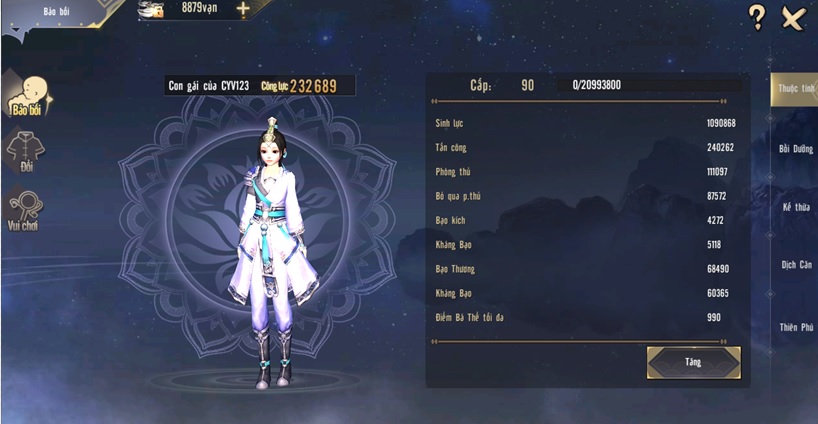This screenshot has height=424, width=818.
Task: Switch to the Bồi Dưỡng tab
Action: pyautogui.click(x=796, y=149)
